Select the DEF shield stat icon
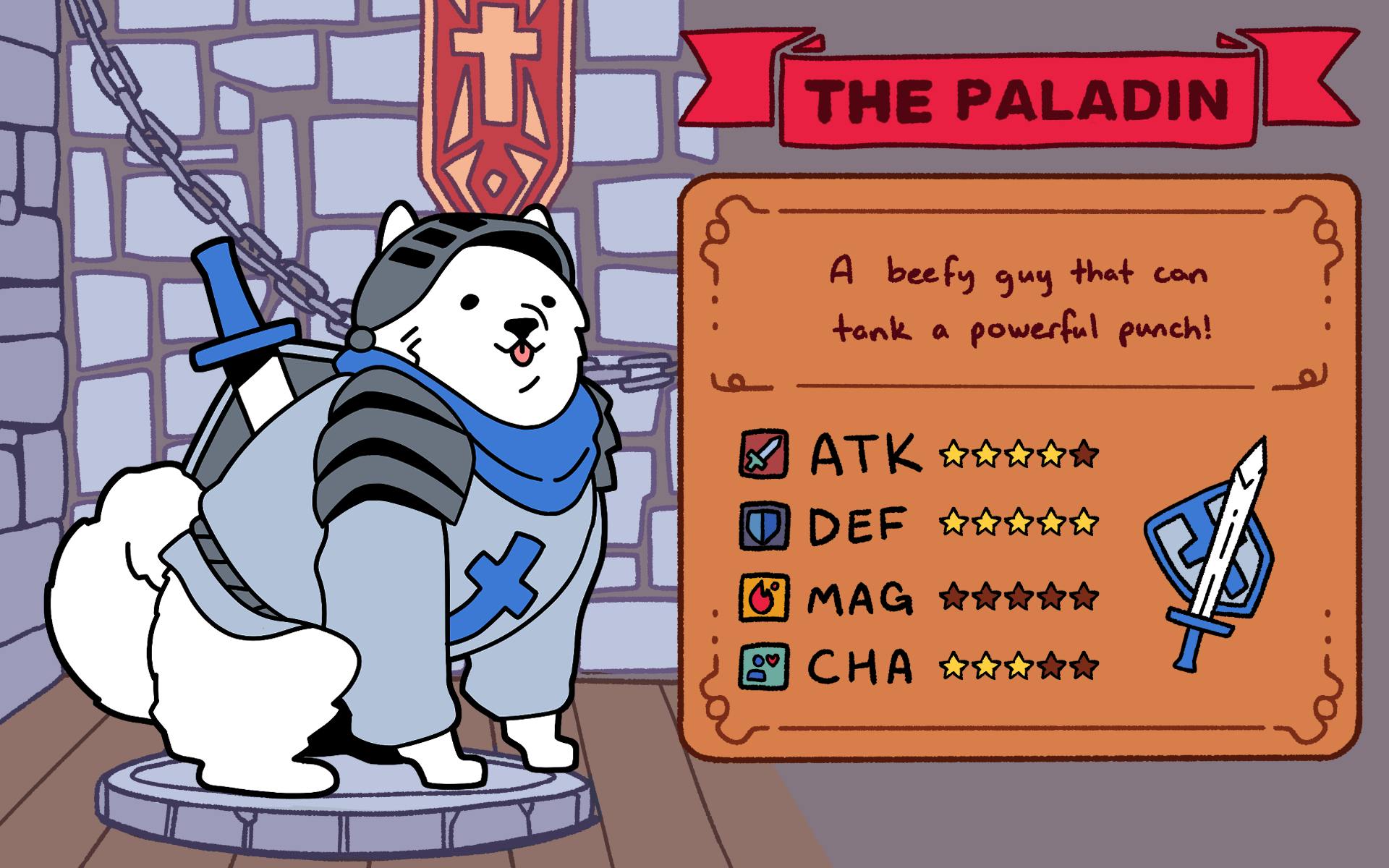Viewport: 1389px width, 868px height. pos(764,526)
